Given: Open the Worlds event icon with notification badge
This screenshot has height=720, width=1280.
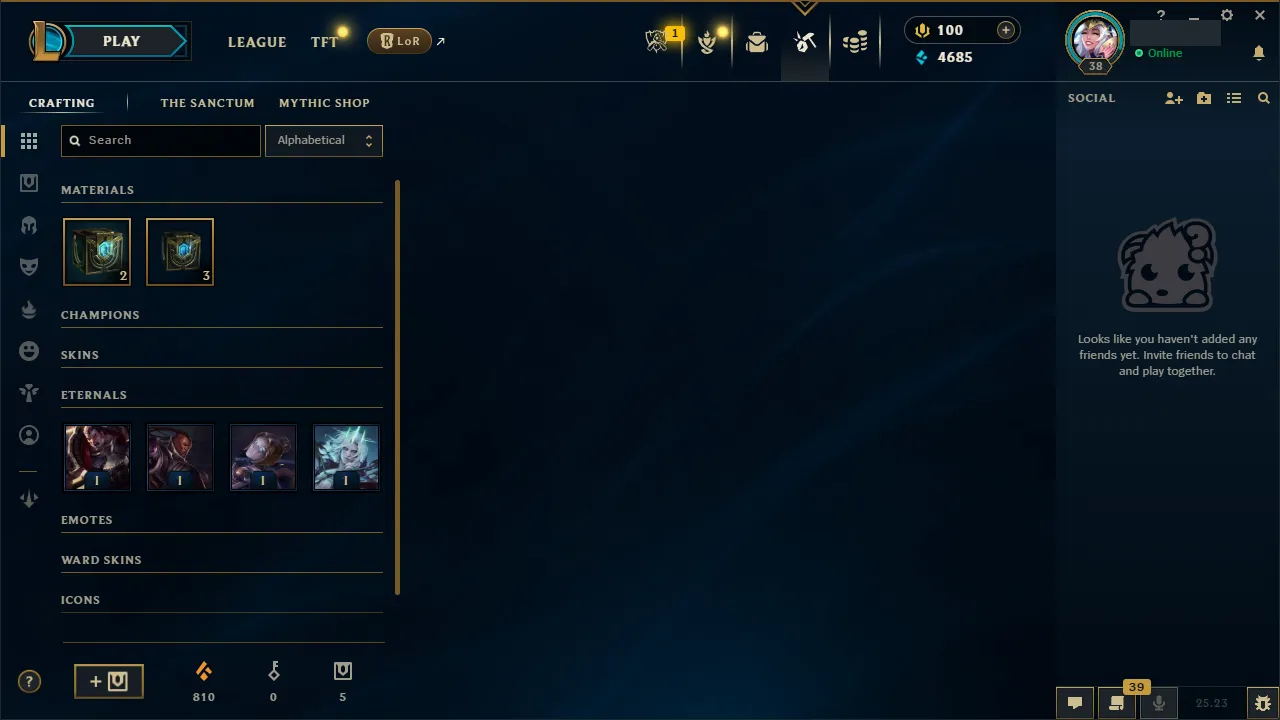Looking at the screenshot, I should click(x=657, y=41).
